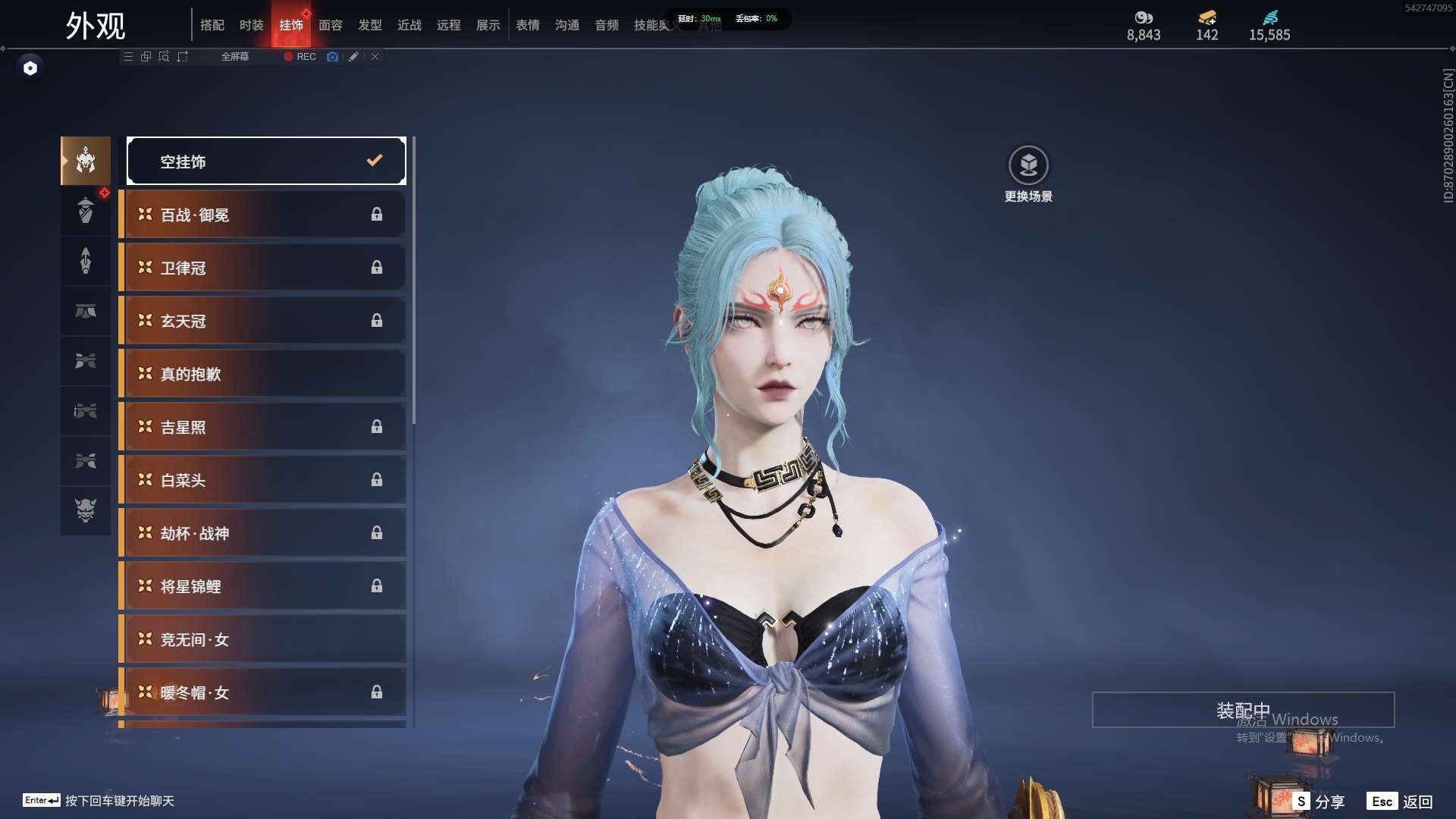The width and height of the screenshot is (1456, 819).
Task: Choose the 百战·御冕 accessory
Action: [262, 215]
